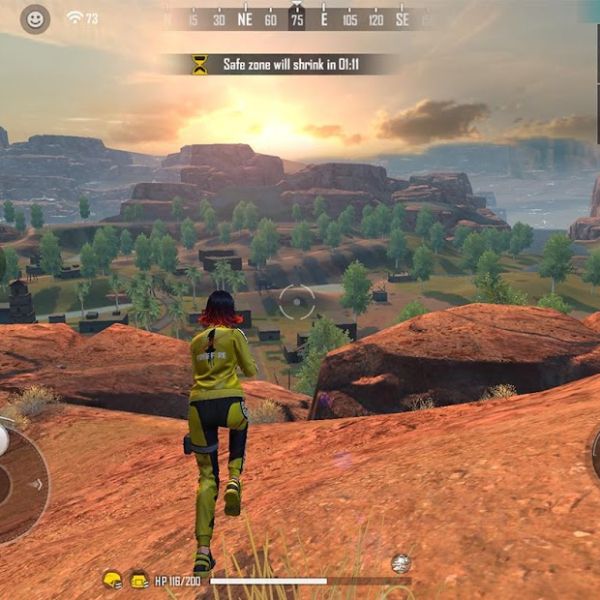Tap the yellow vest armor icon
This screenshot has height=600, width=600.
(138, 580)
